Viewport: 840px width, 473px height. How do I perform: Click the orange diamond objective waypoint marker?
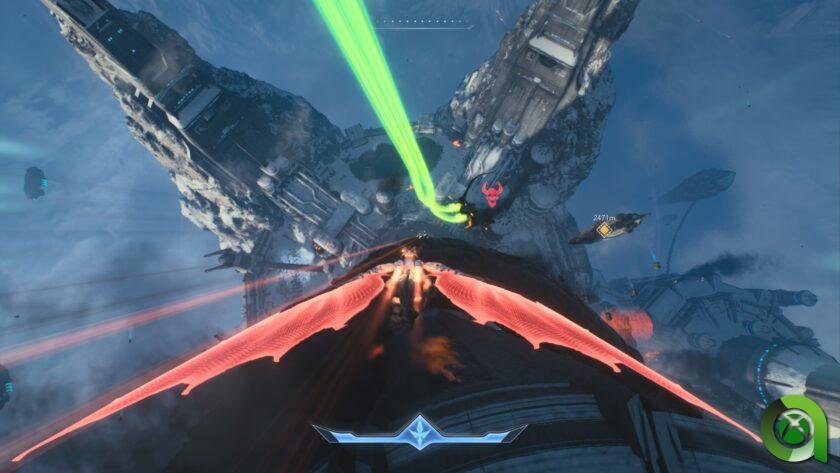[x=604, y=231]
